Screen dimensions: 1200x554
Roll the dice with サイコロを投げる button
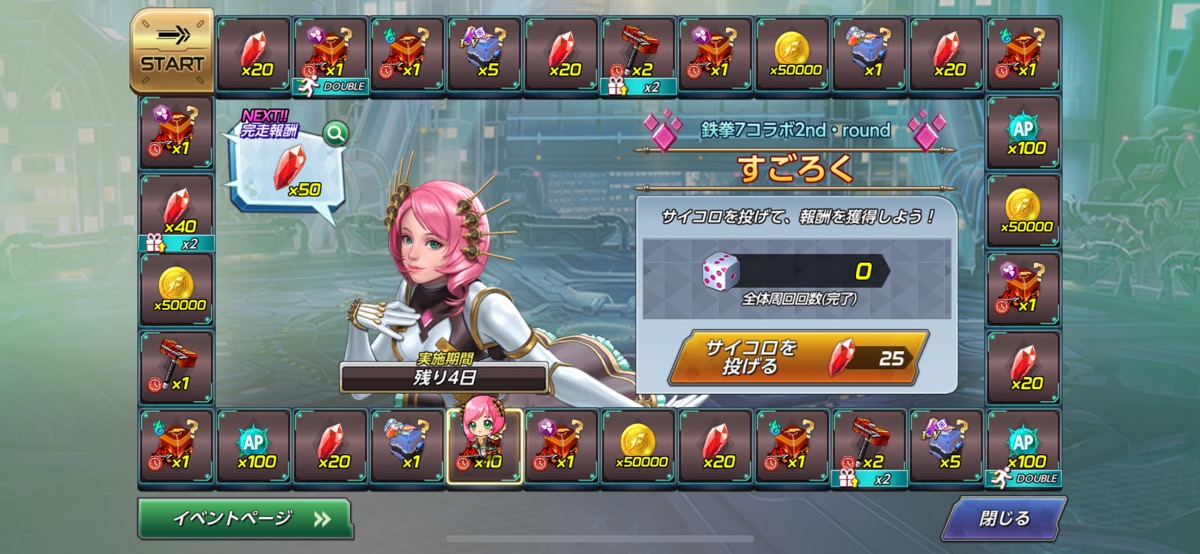[797, 357]
